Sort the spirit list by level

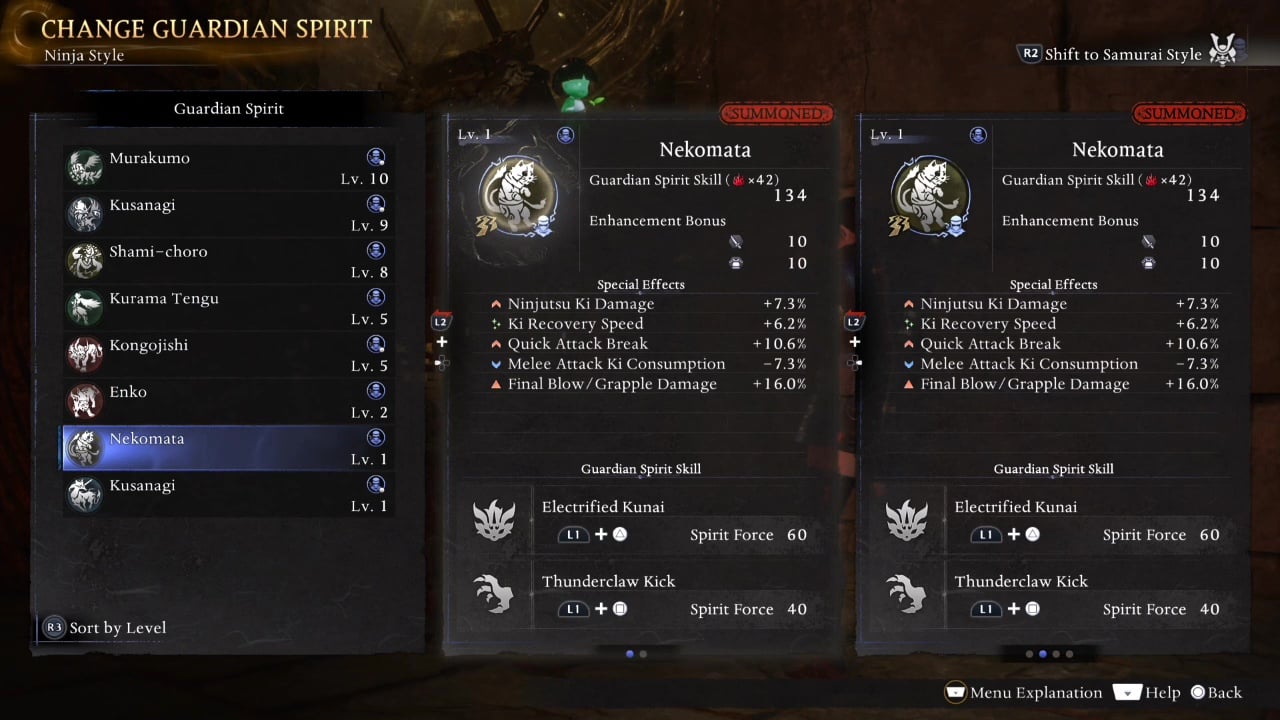point(105,628)
